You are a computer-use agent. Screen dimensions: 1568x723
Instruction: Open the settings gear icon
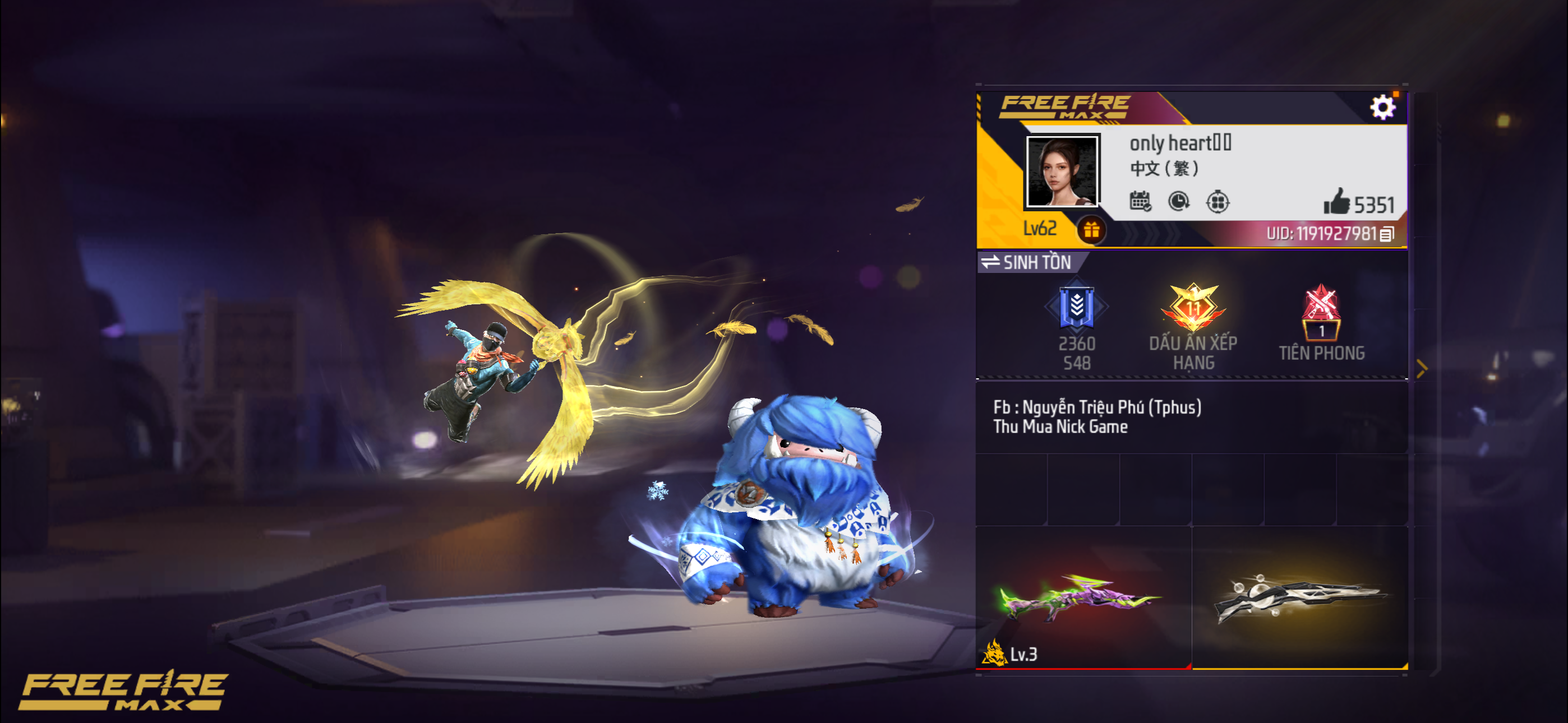[x=1382, y=108]
